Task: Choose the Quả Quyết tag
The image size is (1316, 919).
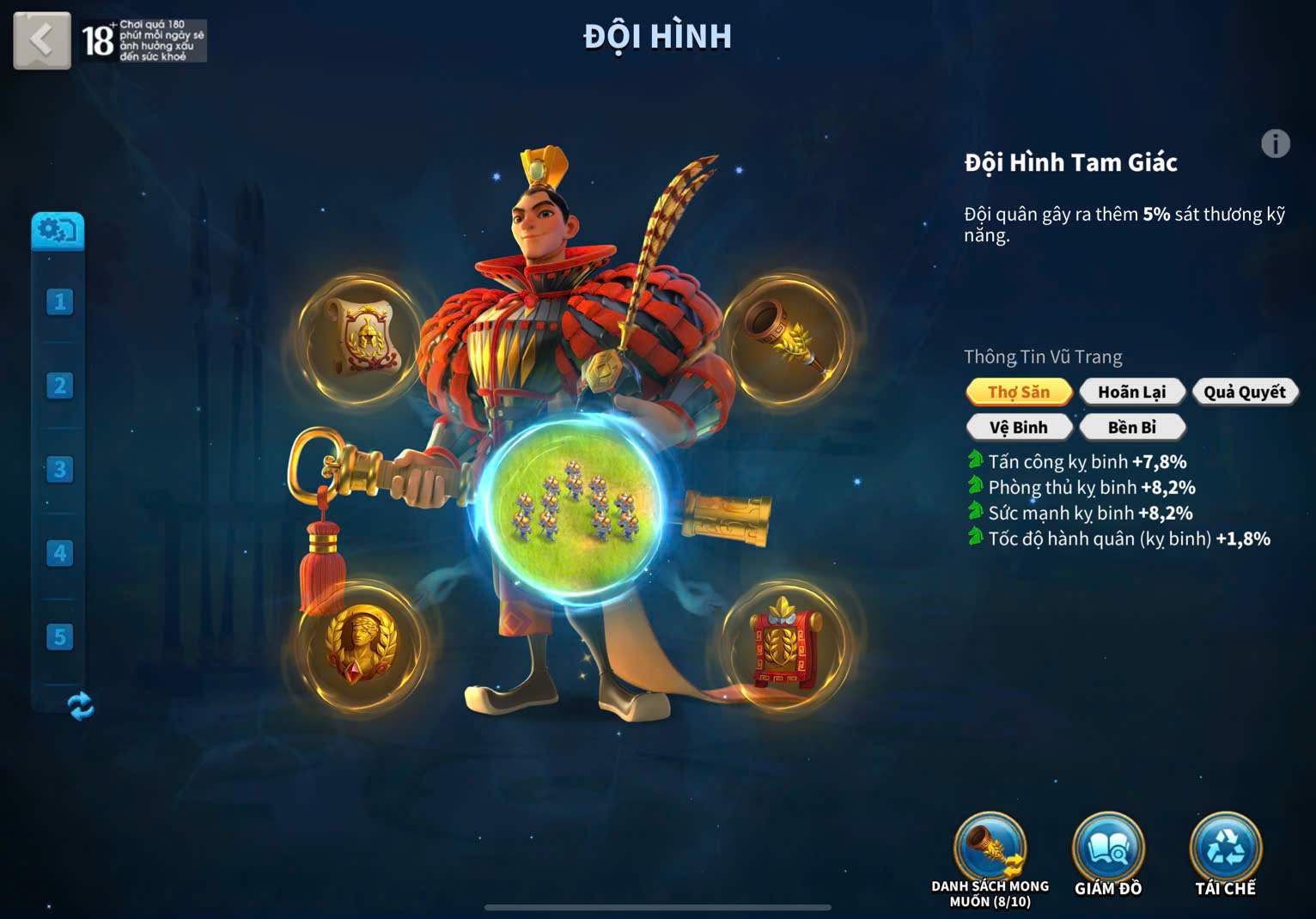Action: click(x=1244, y=392)
